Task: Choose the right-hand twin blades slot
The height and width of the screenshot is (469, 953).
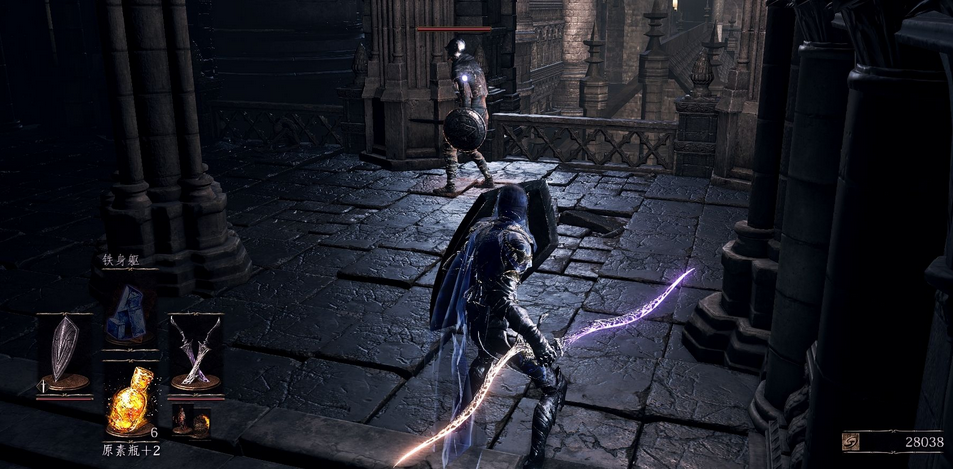Action: click(x=195, y=352)
